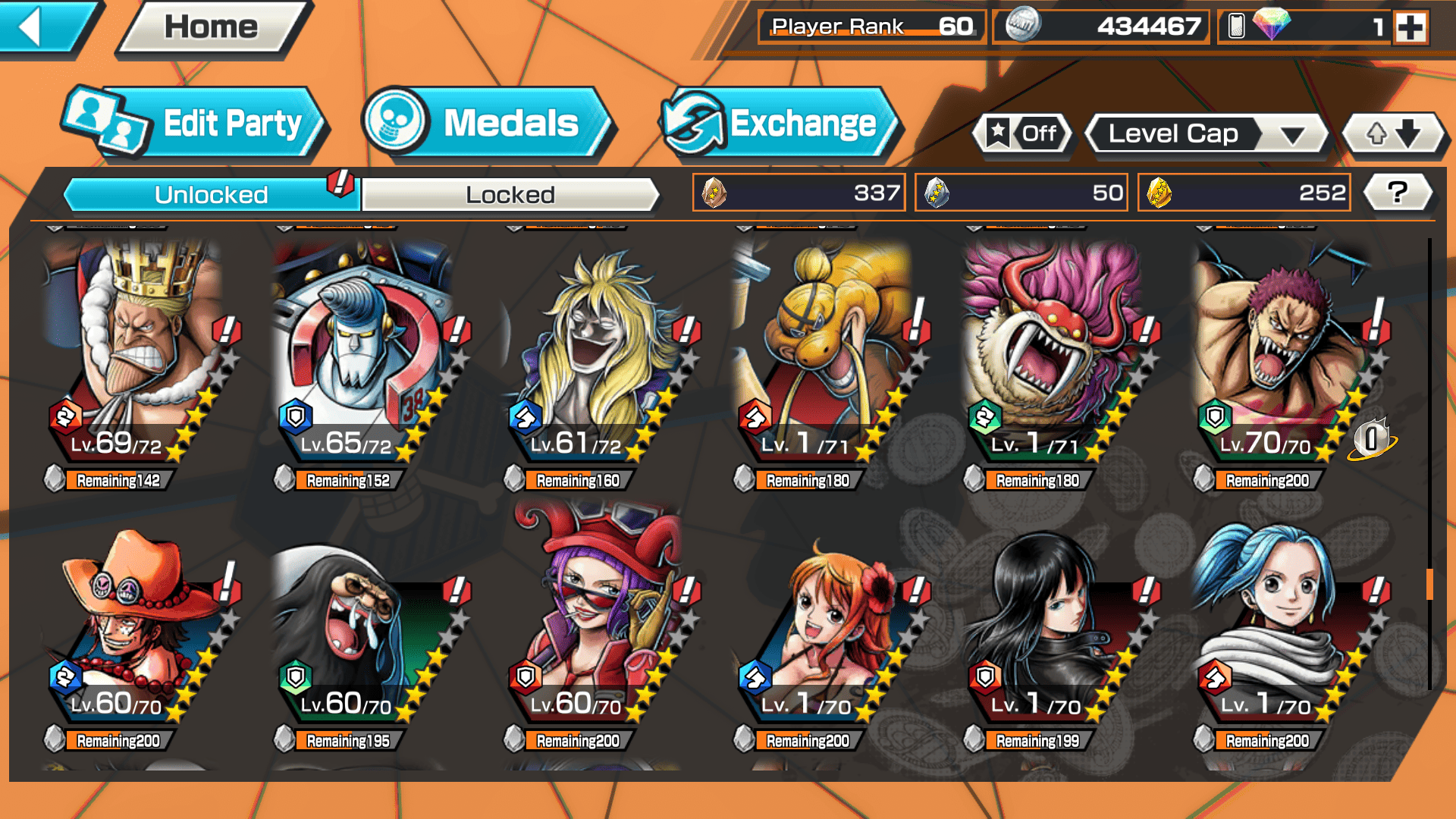Open the question mark help button

pyautogui.click(x=1398, y=193)
